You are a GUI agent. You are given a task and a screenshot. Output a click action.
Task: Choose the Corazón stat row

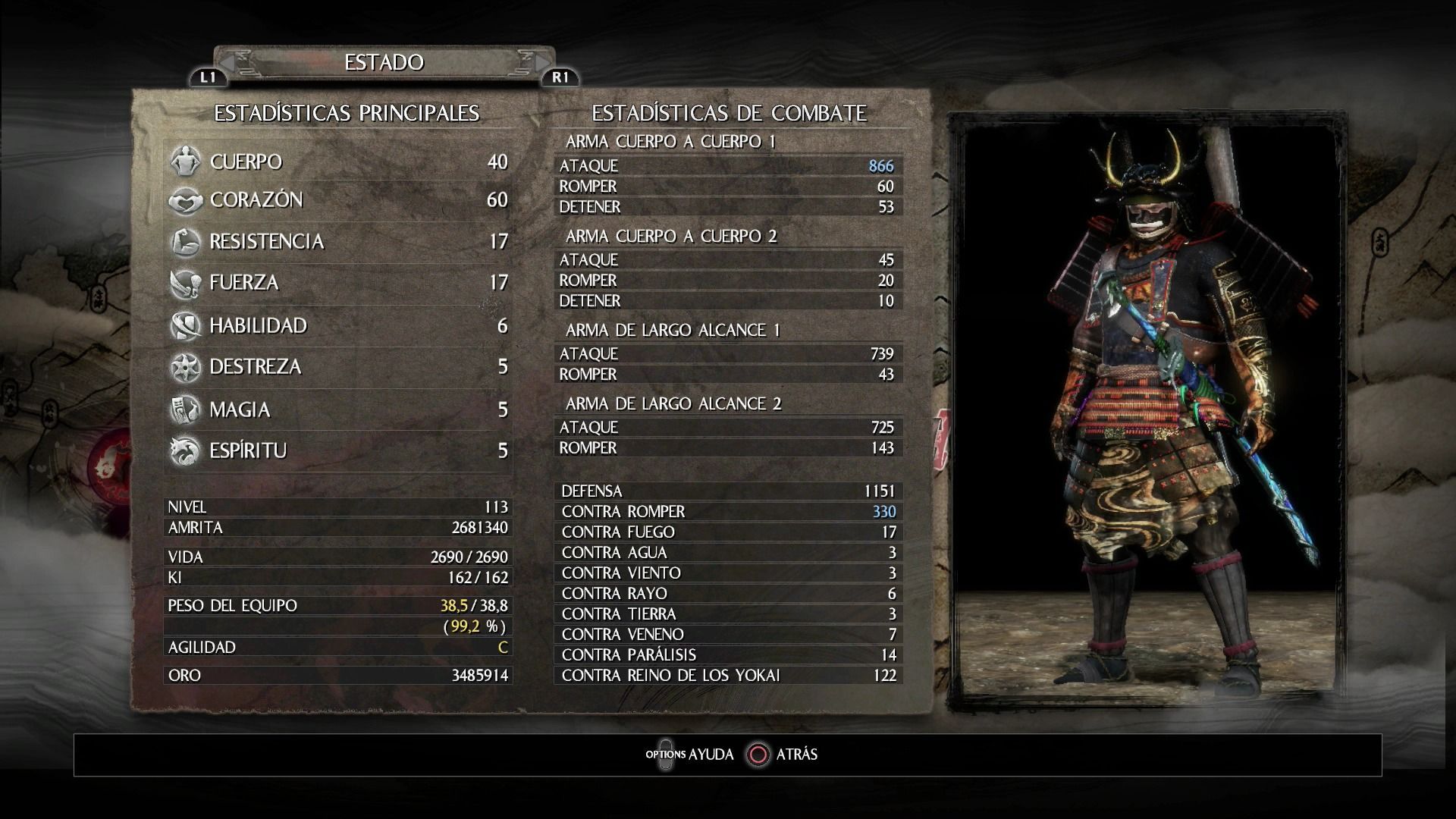(338, 200)
